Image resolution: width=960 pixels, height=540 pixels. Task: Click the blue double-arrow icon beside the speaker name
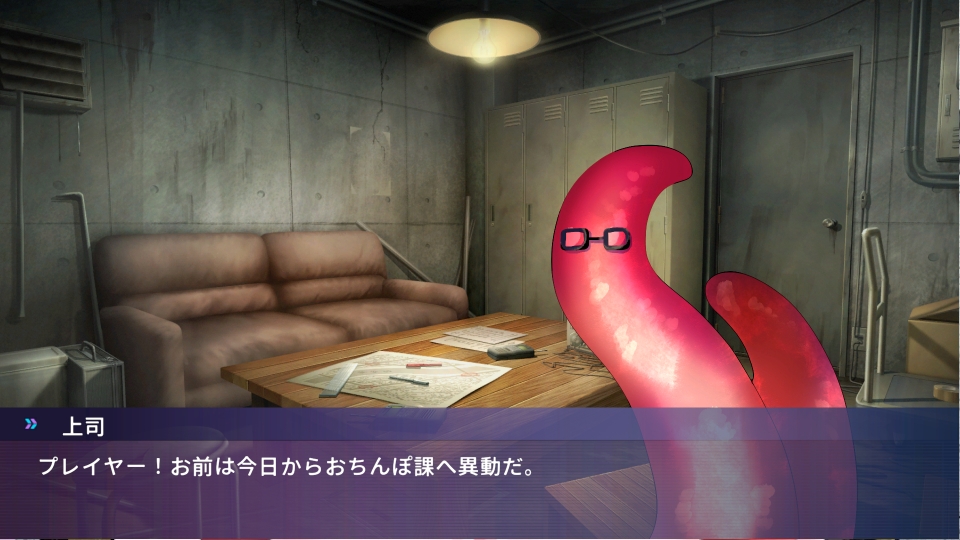pyautogui.click(x=30, y=424)
